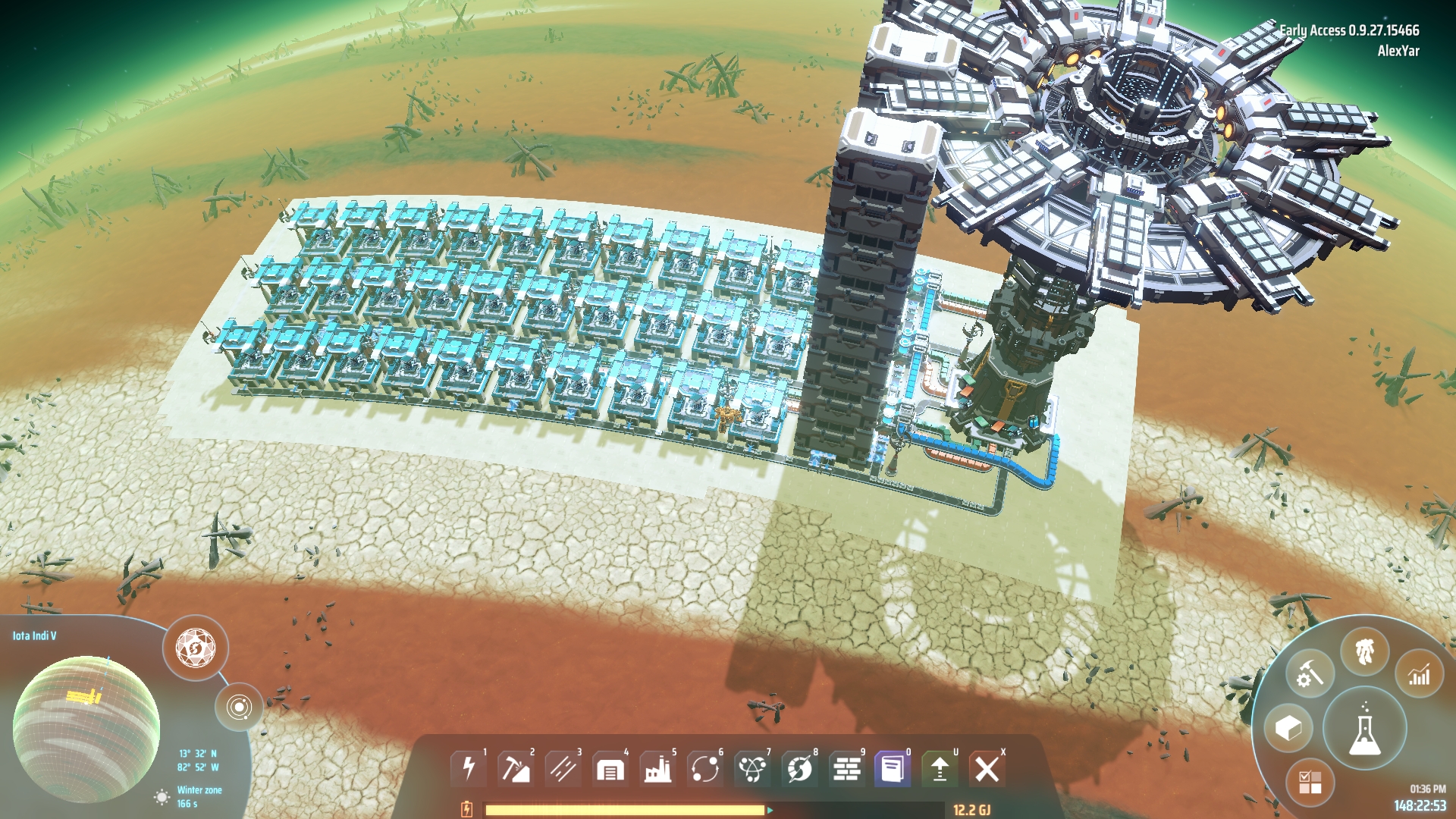
Task: Open the hammer and gear replicator
Action: pos(1310,674)
